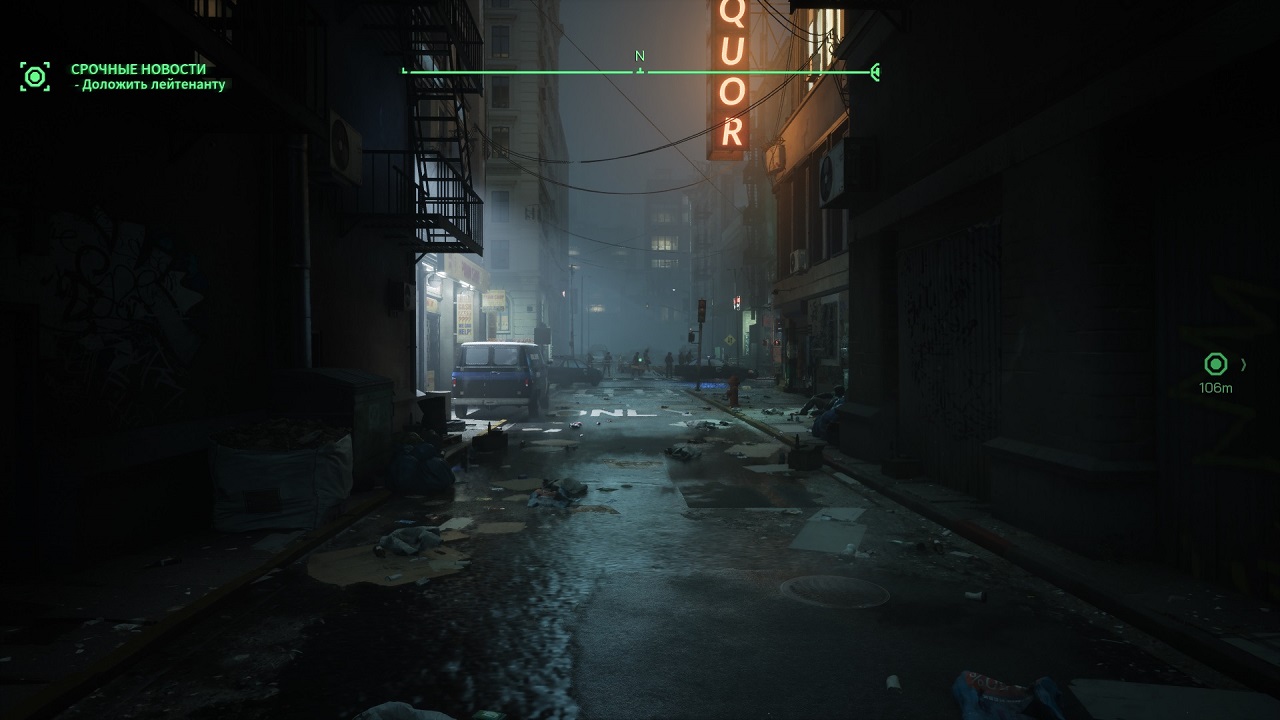Click along the green compass bar
1280x720 pixels.
click(550, 70)
